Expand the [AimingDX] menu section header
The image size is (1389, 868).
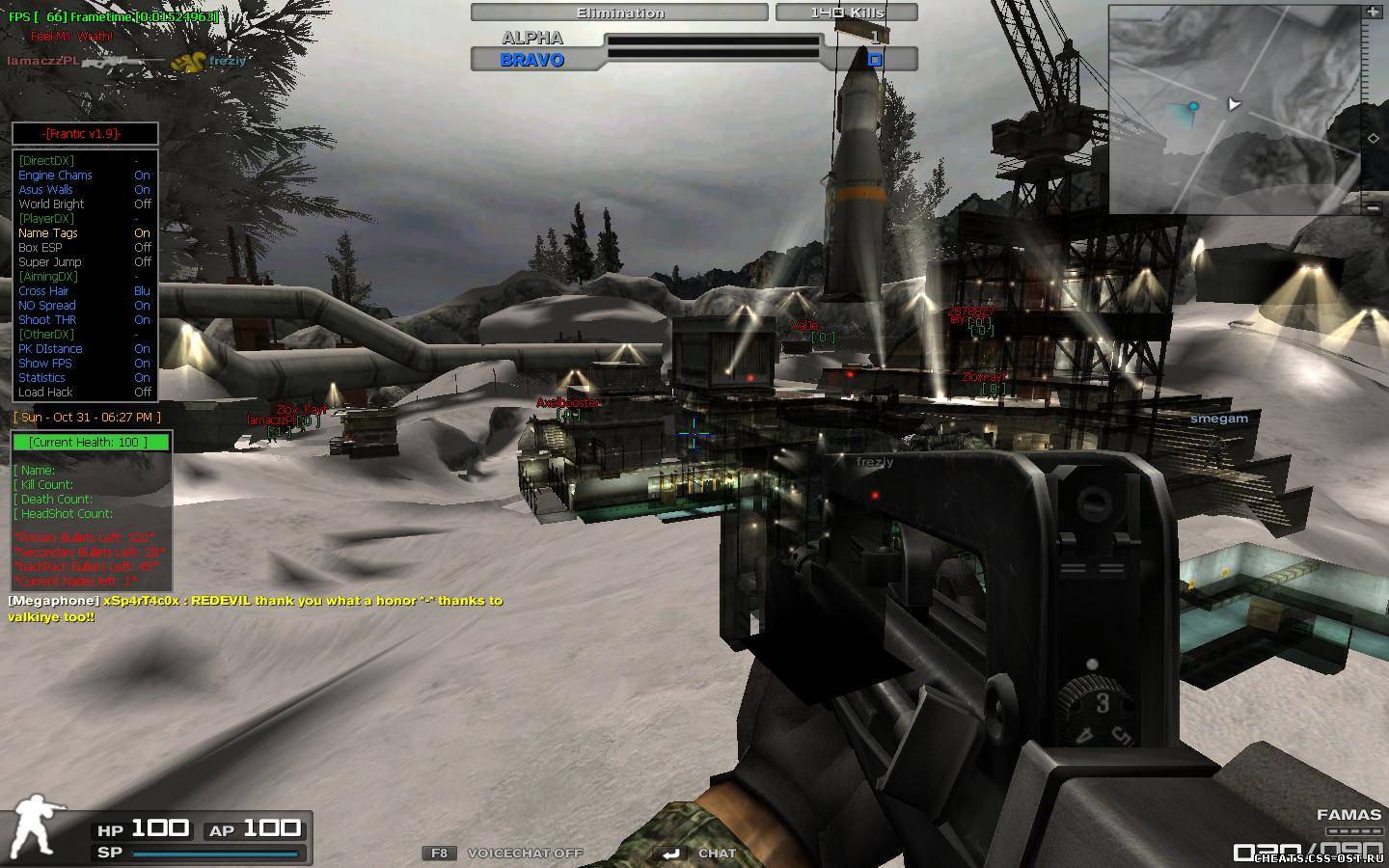[47, 277]
